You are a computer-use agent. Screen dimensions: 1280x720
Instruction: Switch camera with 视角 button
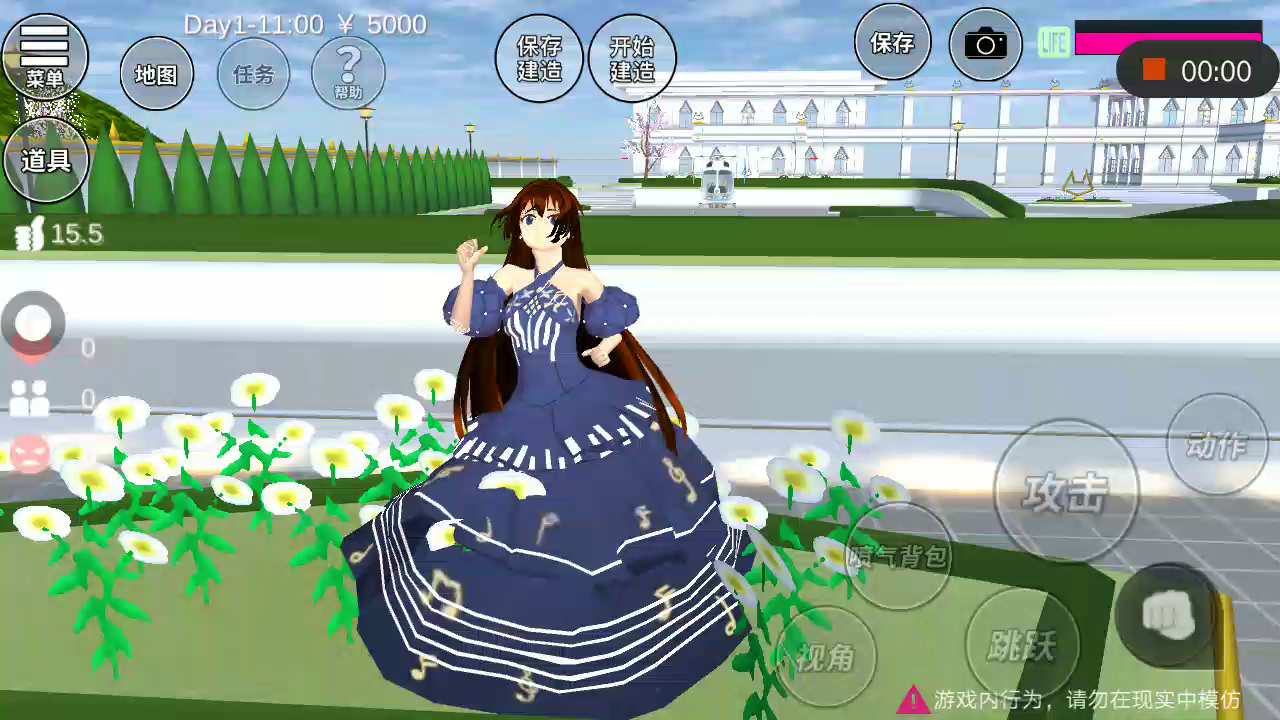tap(826, 656)
